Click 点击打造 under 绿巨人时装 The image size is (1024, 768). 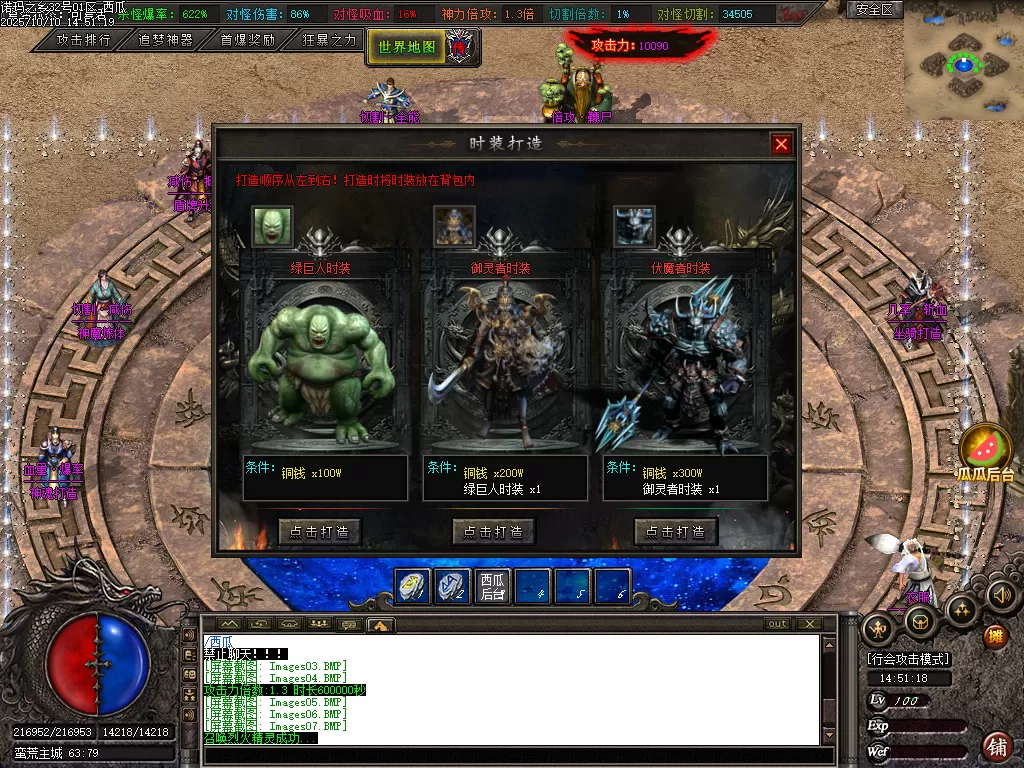(x=320, y=531)
